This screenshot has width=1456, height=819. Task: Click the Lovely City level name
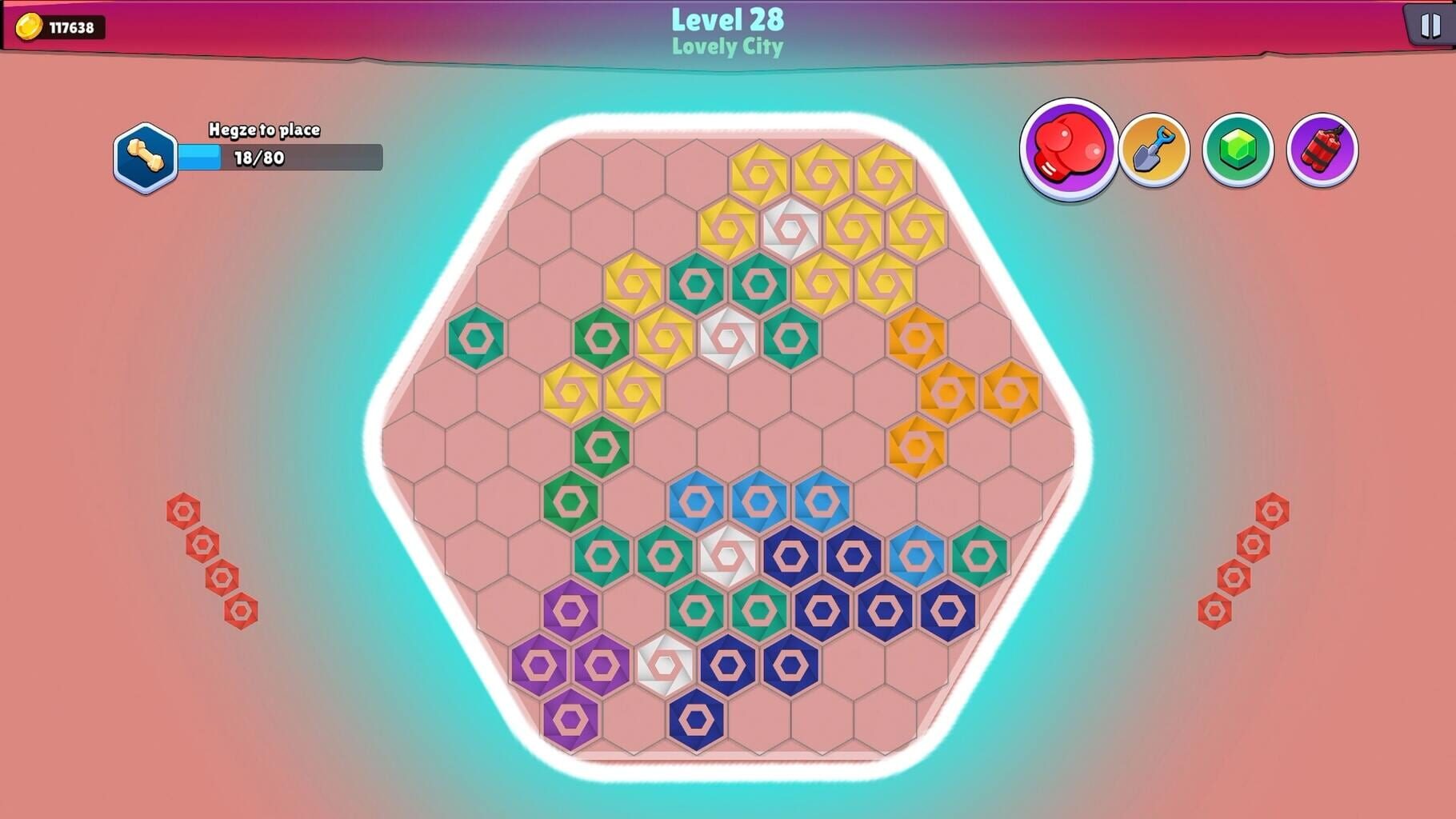(x=727, y=48)
